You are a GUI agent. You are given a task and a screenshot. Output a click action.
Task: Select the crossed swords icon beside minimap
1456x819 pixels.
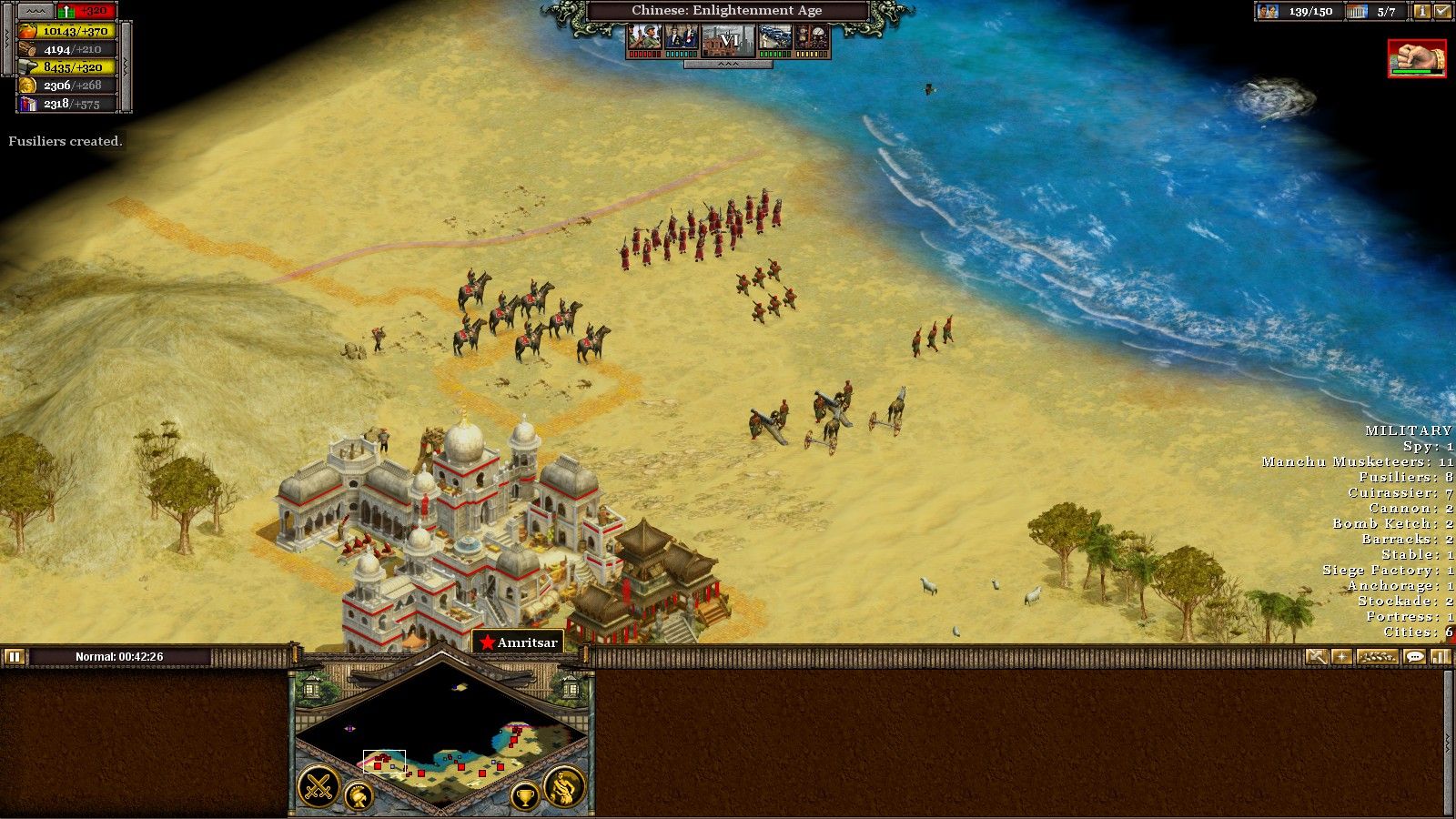click(x=319, y=786)
